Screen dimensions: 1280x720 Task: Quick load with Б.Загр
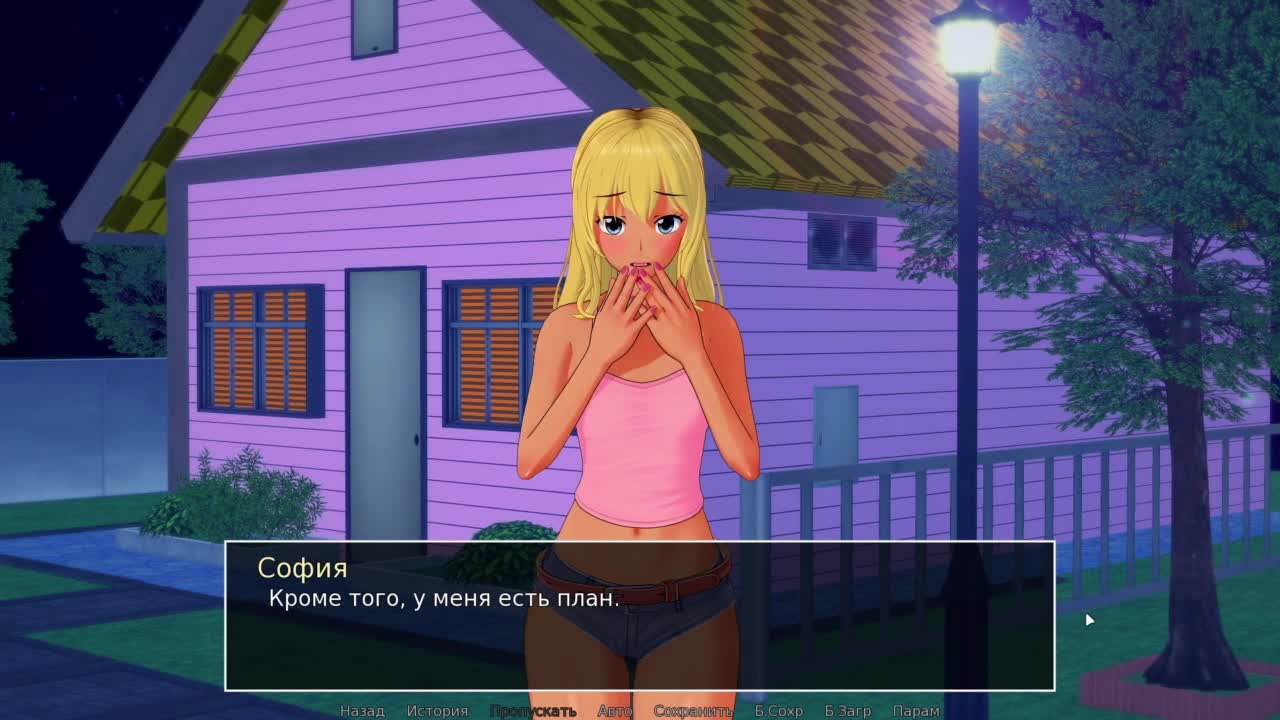pos(848,711)
